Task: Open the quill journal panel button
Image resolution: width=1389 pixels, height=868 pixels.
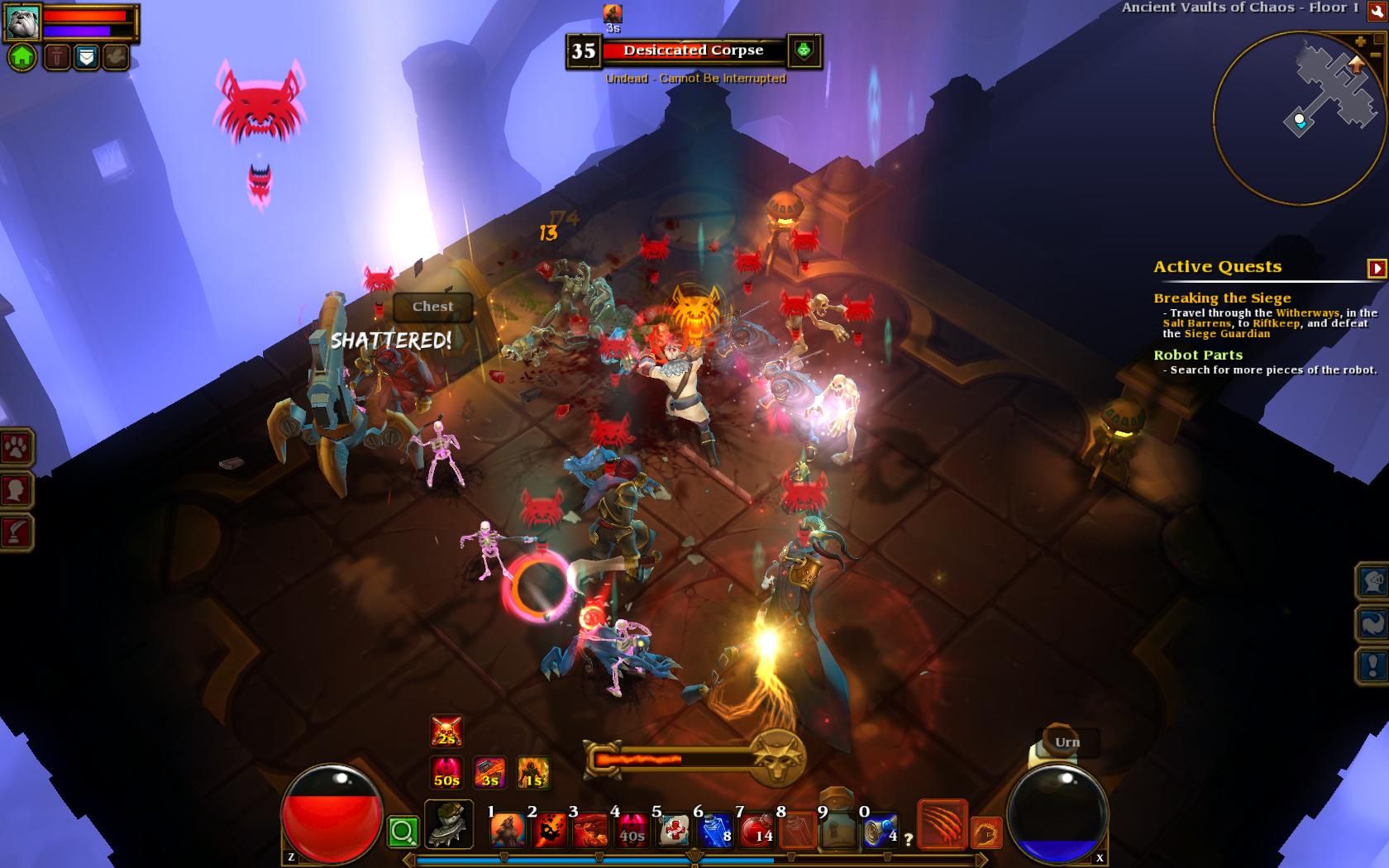Action: point(17,532)
